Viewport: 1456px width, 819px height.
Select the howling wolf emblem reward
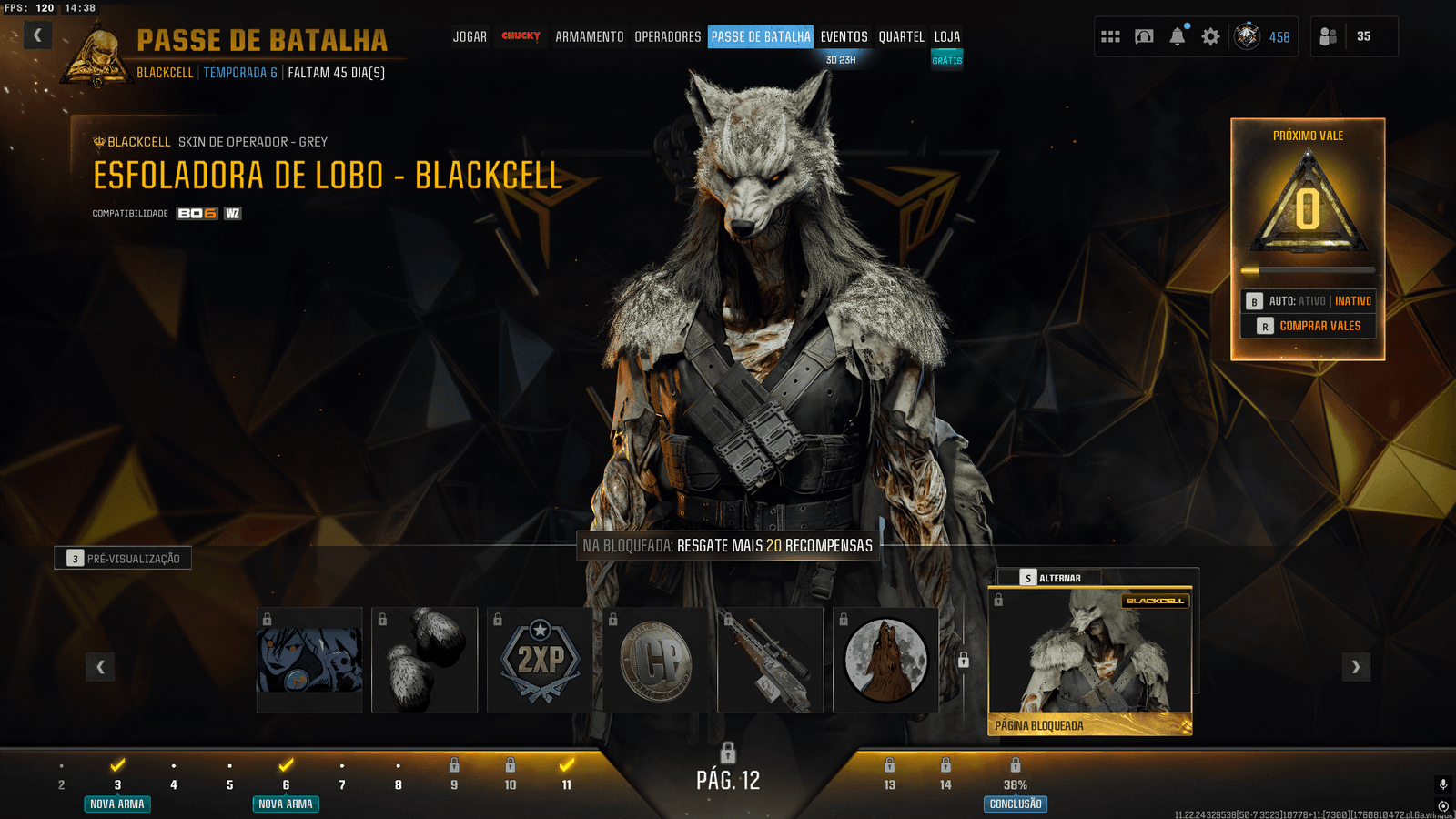tap(885, 660)
